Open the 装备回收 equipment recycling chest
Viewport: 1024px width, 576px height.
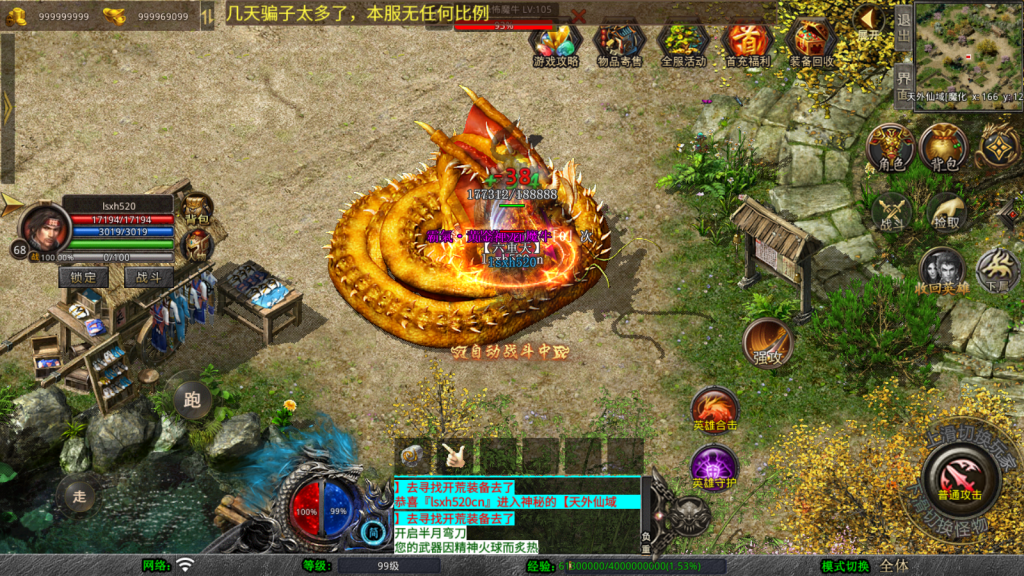(812, 42)
